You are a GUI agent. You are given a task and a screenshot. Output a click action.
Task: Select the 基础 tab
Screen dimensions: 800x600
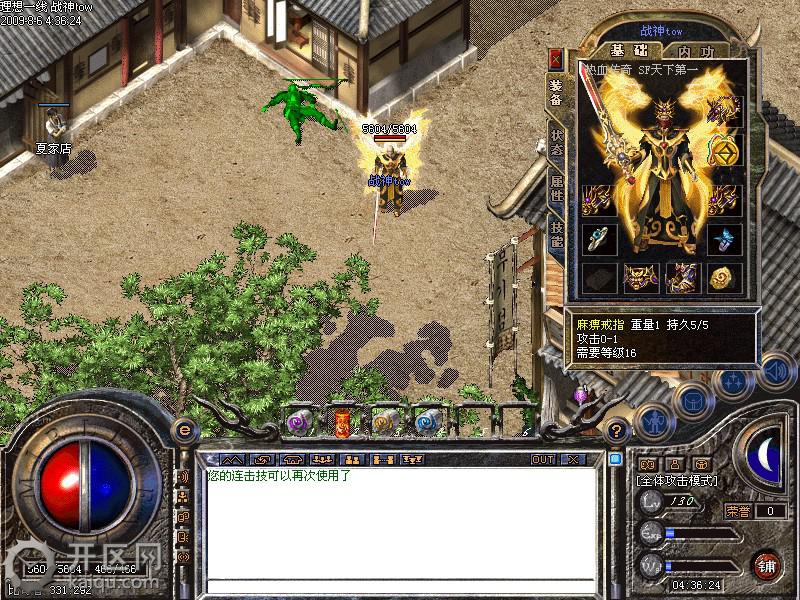(x=629, y=51)
